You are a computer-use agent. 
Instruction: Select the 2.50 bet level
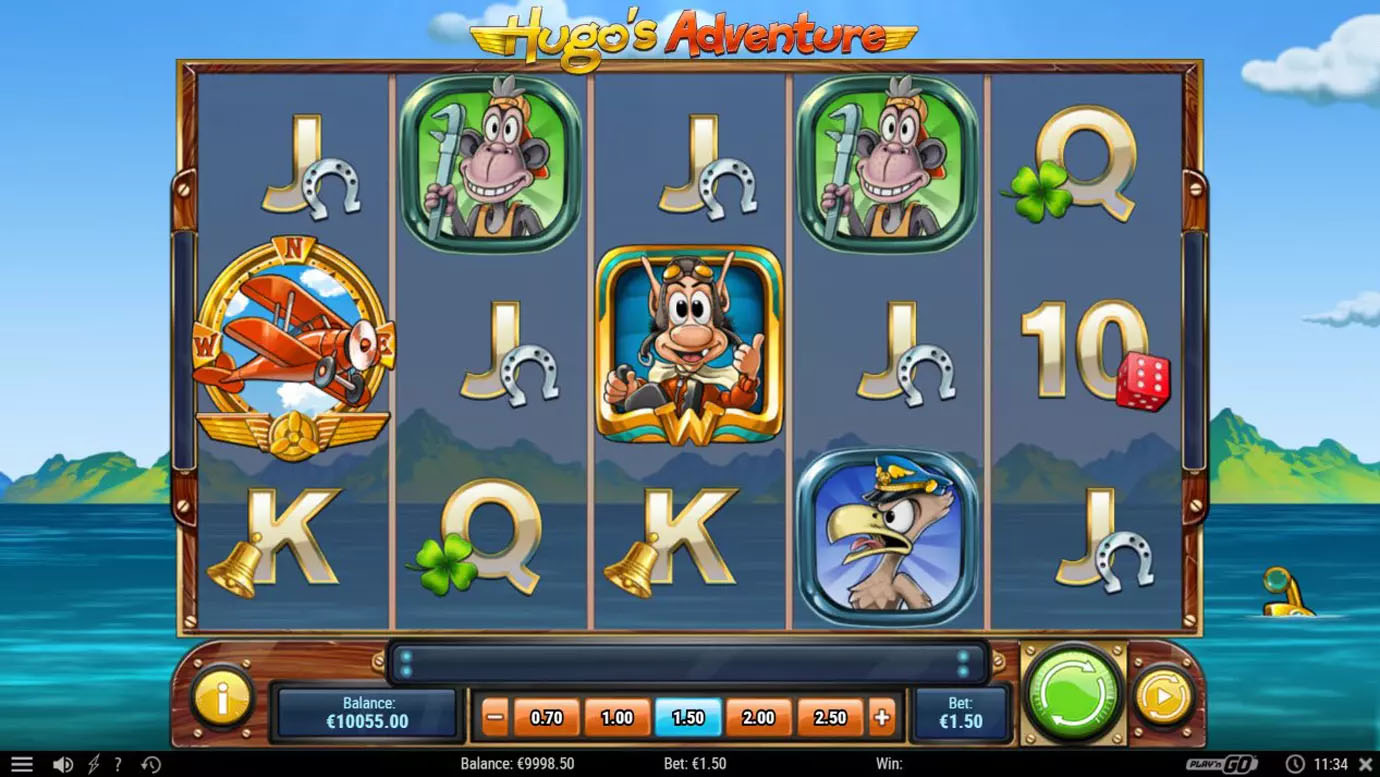tap(830, 717)
